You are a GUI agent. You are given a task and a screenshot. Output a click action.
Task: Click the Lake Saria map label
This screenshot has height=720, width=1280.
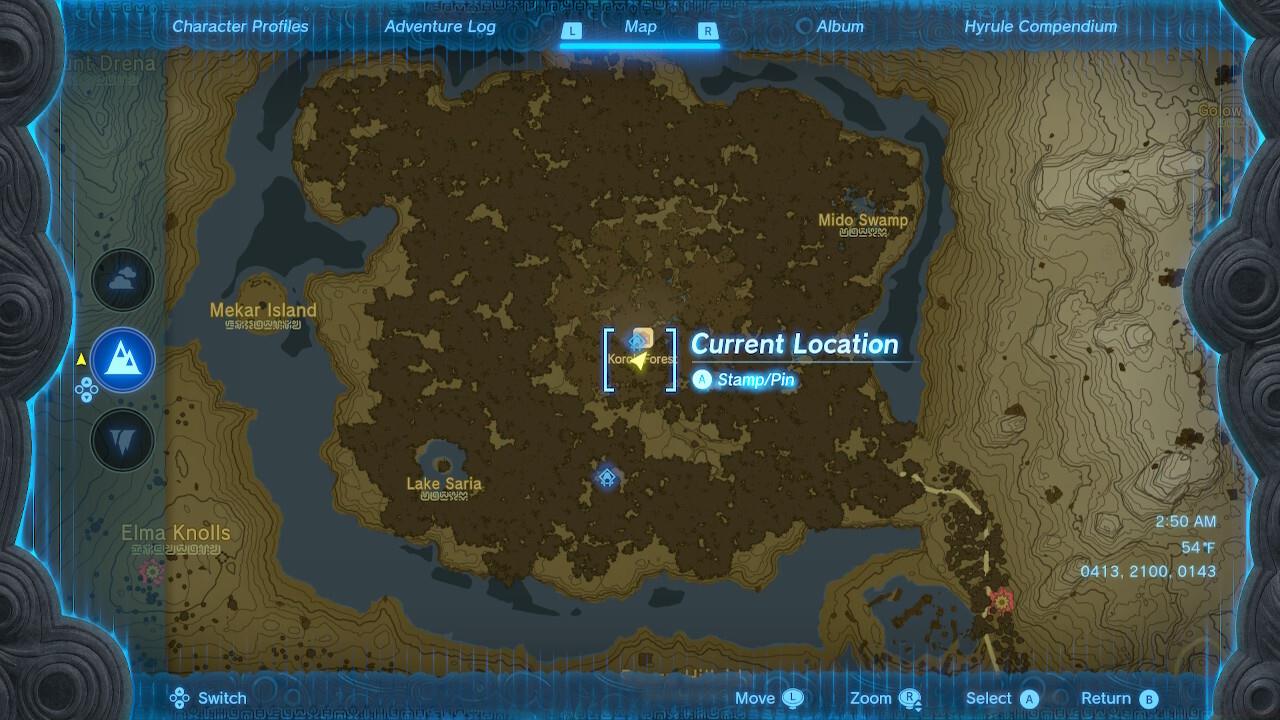click(x=444, y=483)
